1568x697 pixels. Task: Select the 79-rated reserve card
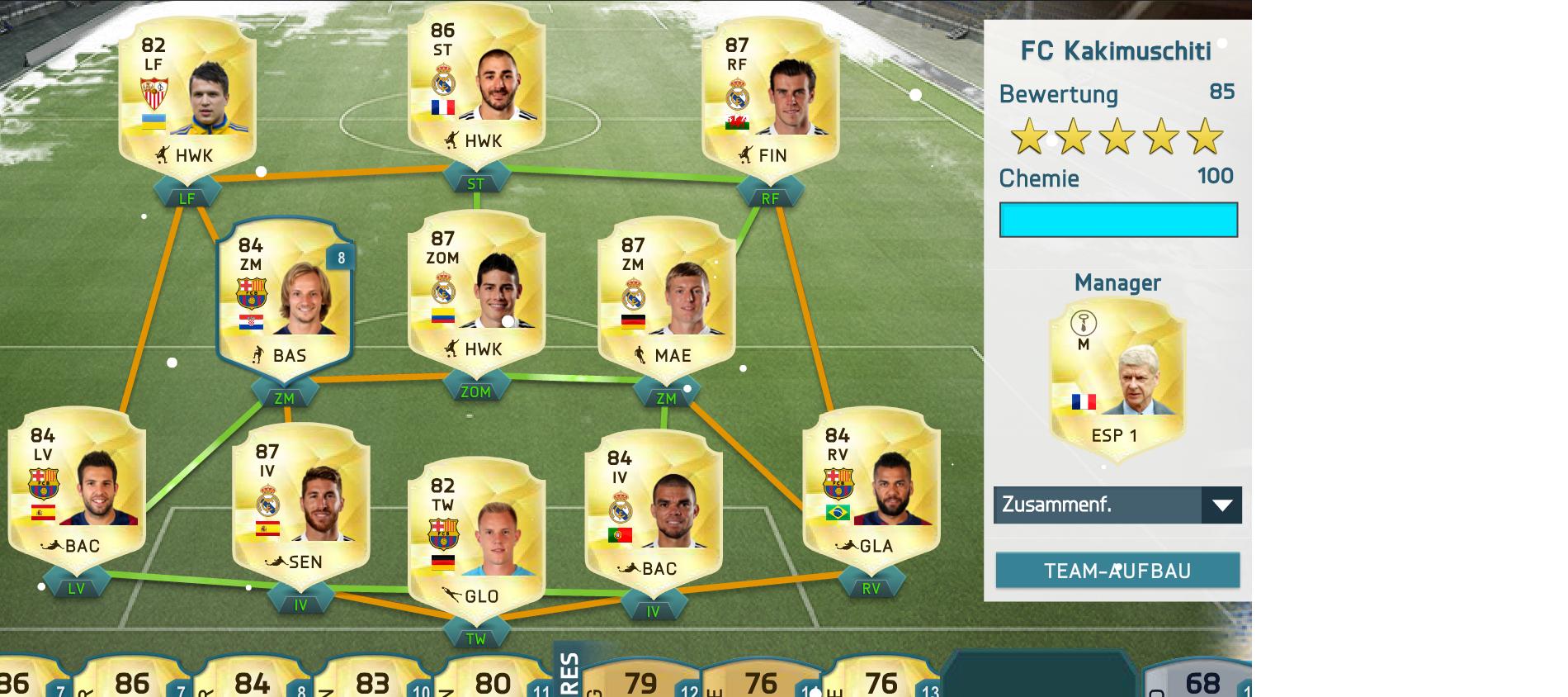pos(640,680)
